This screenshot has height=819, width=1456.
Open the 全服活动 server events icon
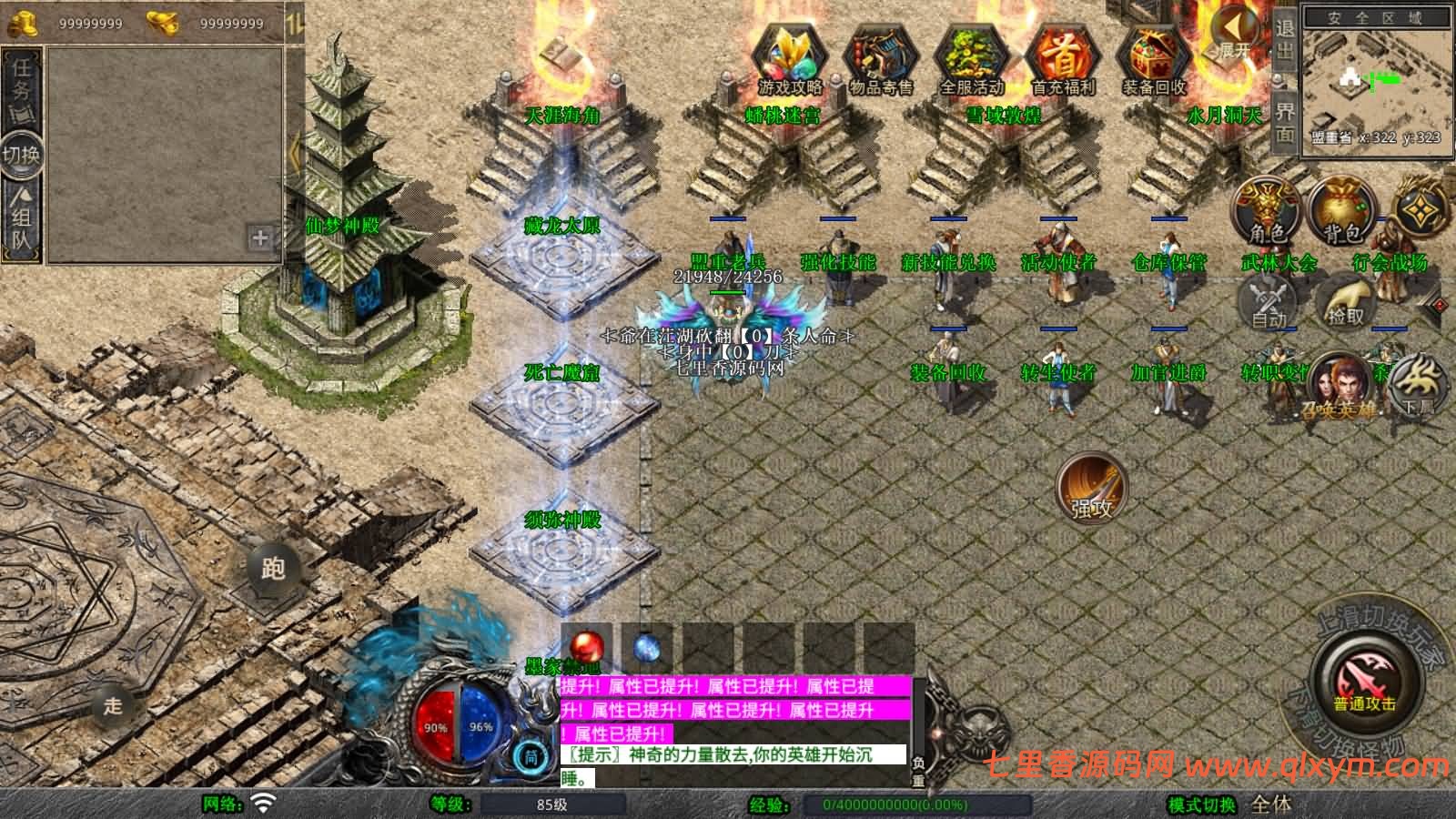971,56
